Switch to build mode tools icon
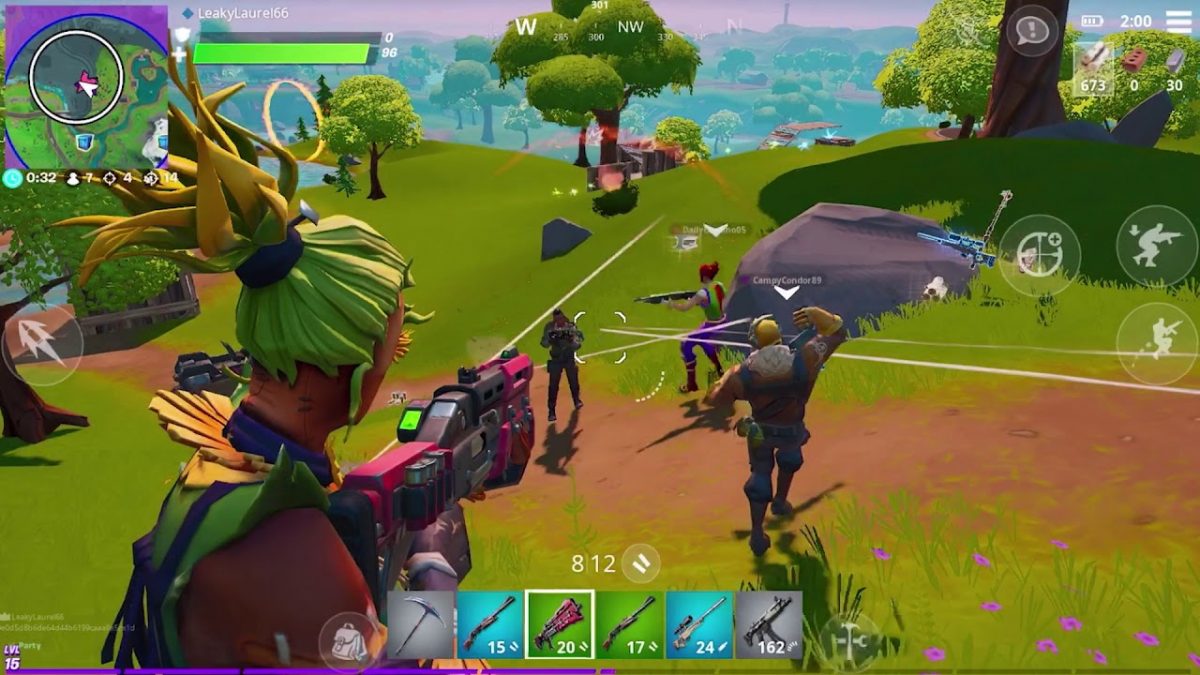This screenshot has height=675, width=1200. tap(849, 638)
